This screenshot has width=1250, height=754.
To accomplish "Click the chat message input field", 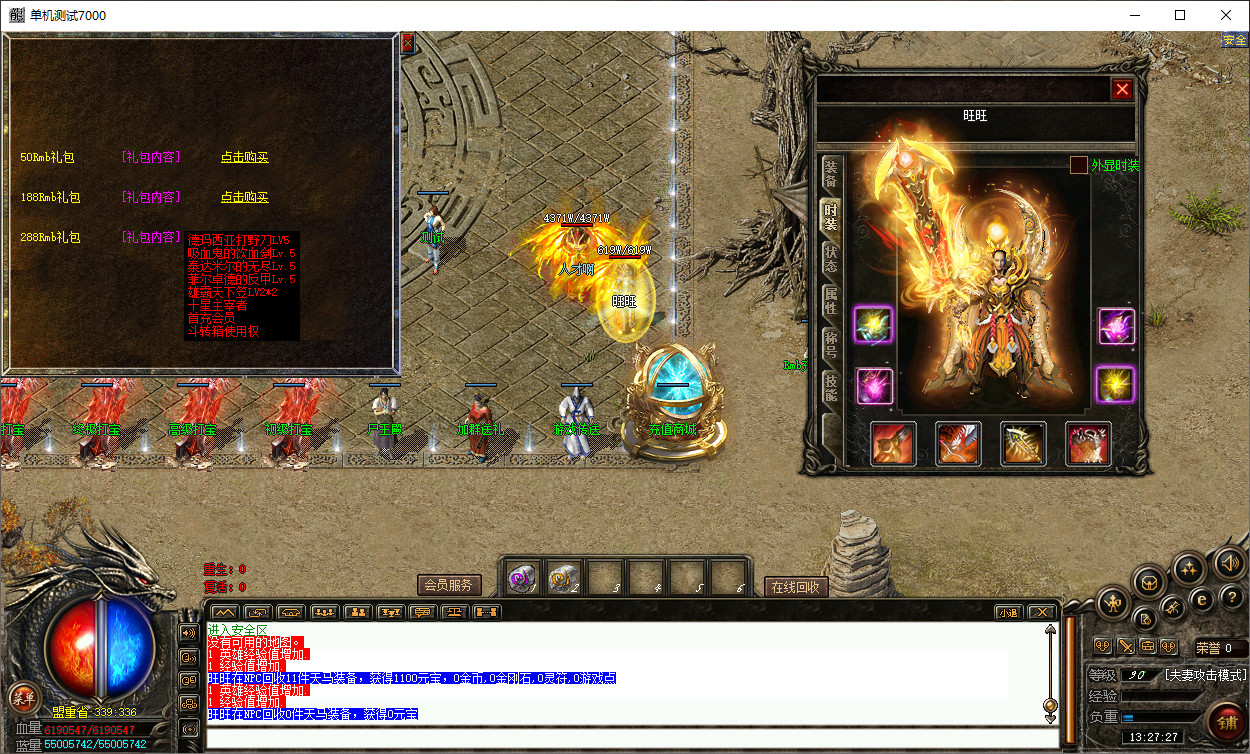I will coord(630,739).
